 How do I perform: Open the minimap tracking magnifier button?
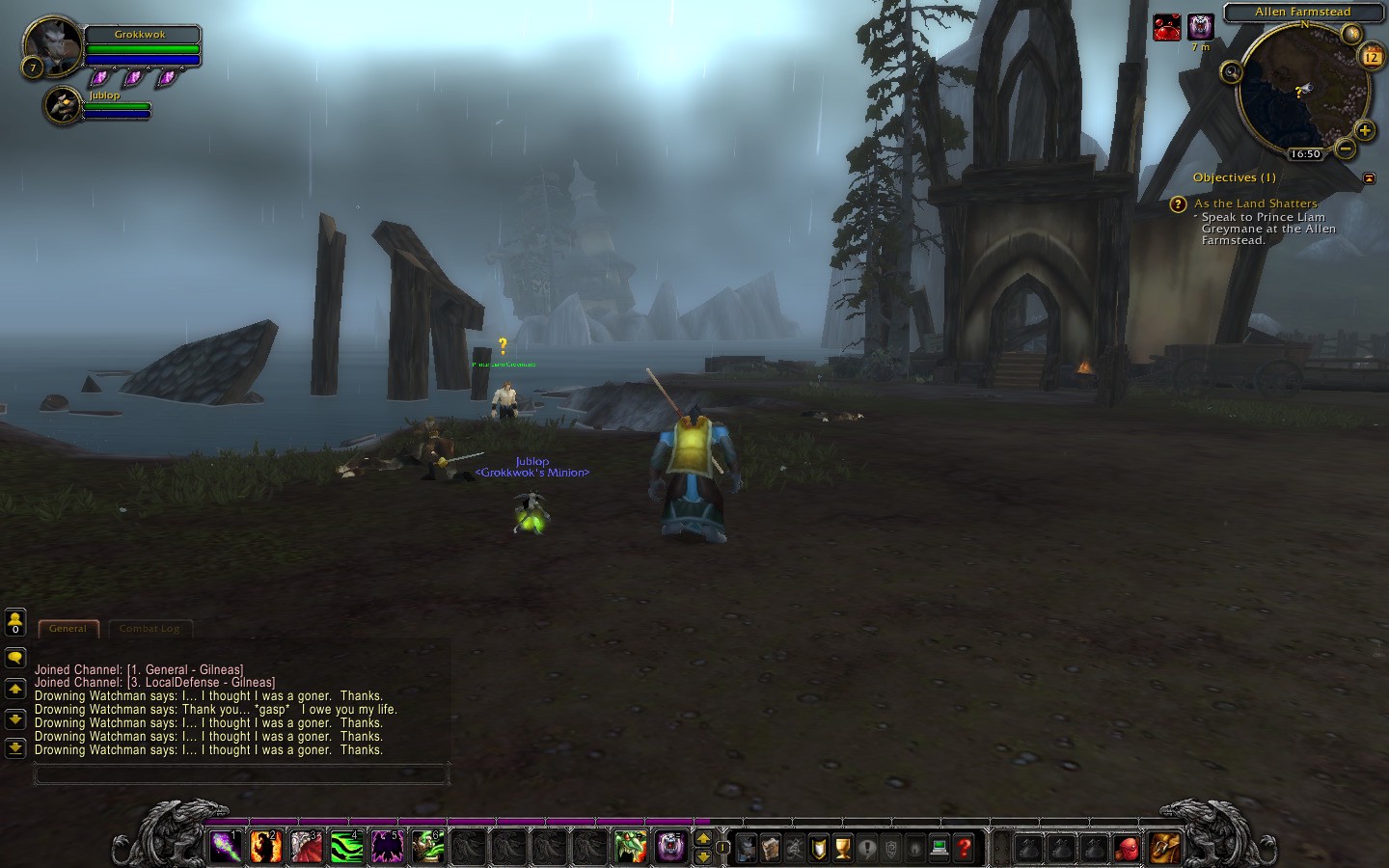coord(1231,71)
